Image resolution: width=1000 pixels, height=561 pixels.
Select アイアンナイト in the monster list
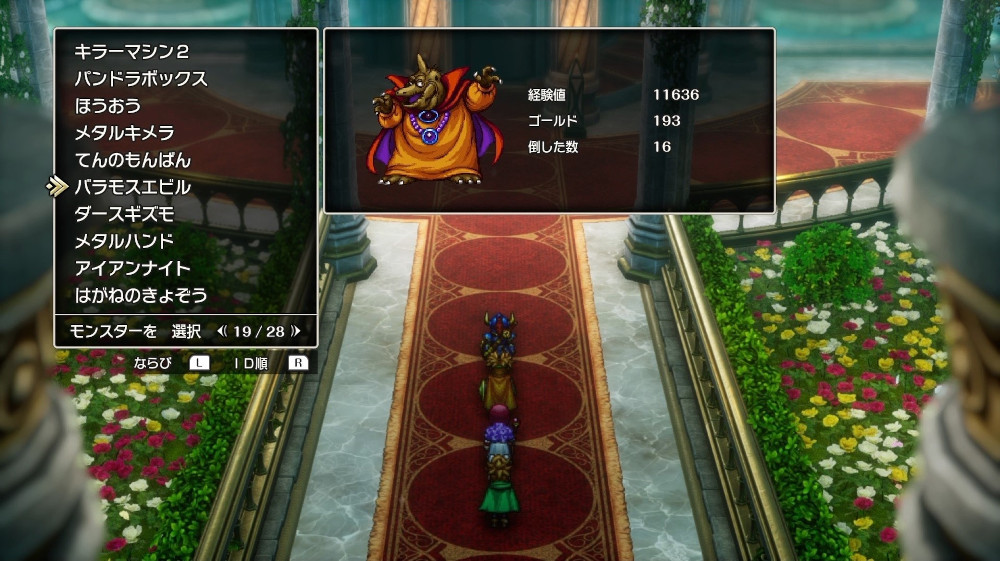click(133, 268)
